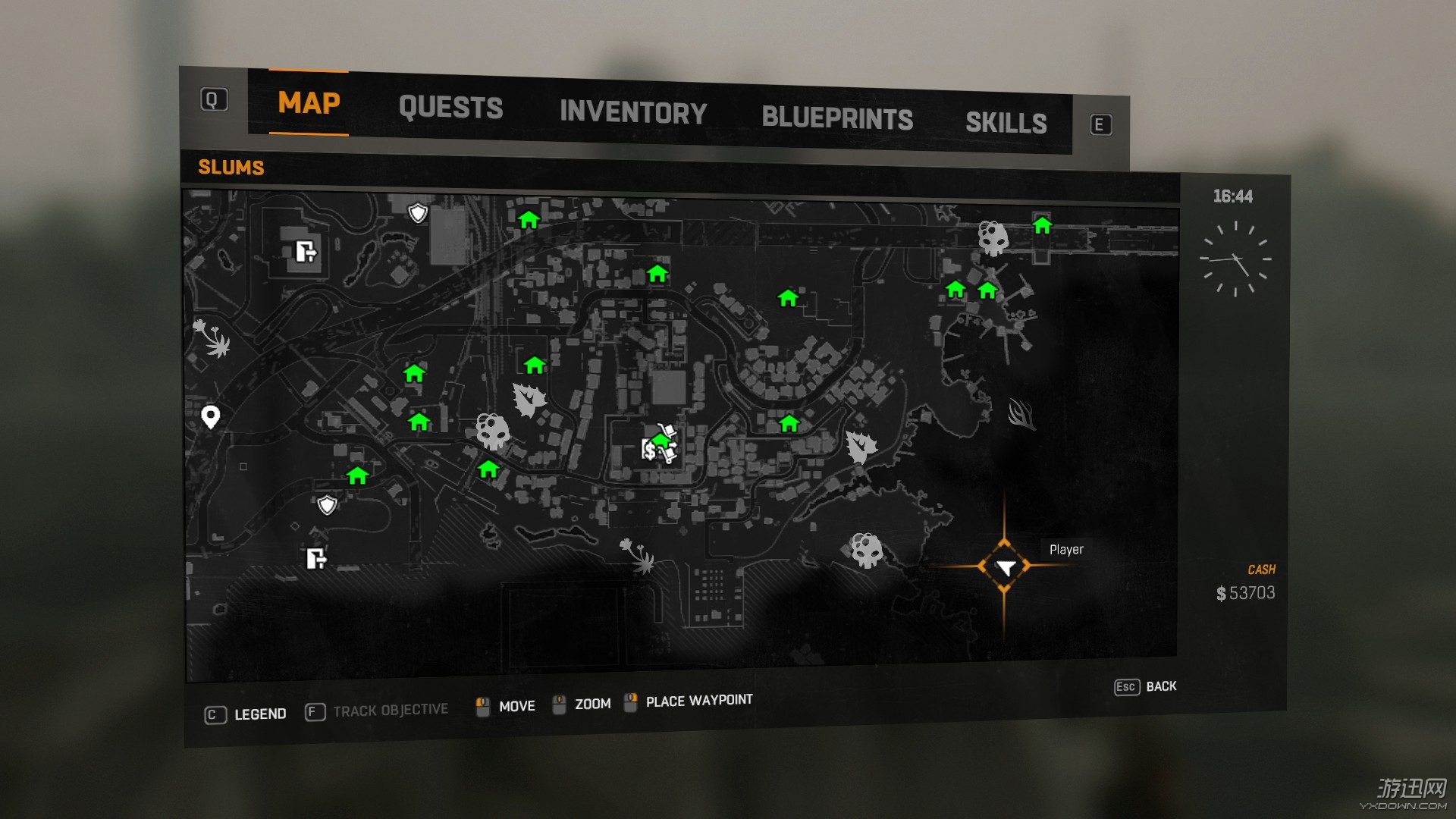Click the Back button
Image resolution: width=1456 pixels, height=819 pixels.
pos(1146,686)
